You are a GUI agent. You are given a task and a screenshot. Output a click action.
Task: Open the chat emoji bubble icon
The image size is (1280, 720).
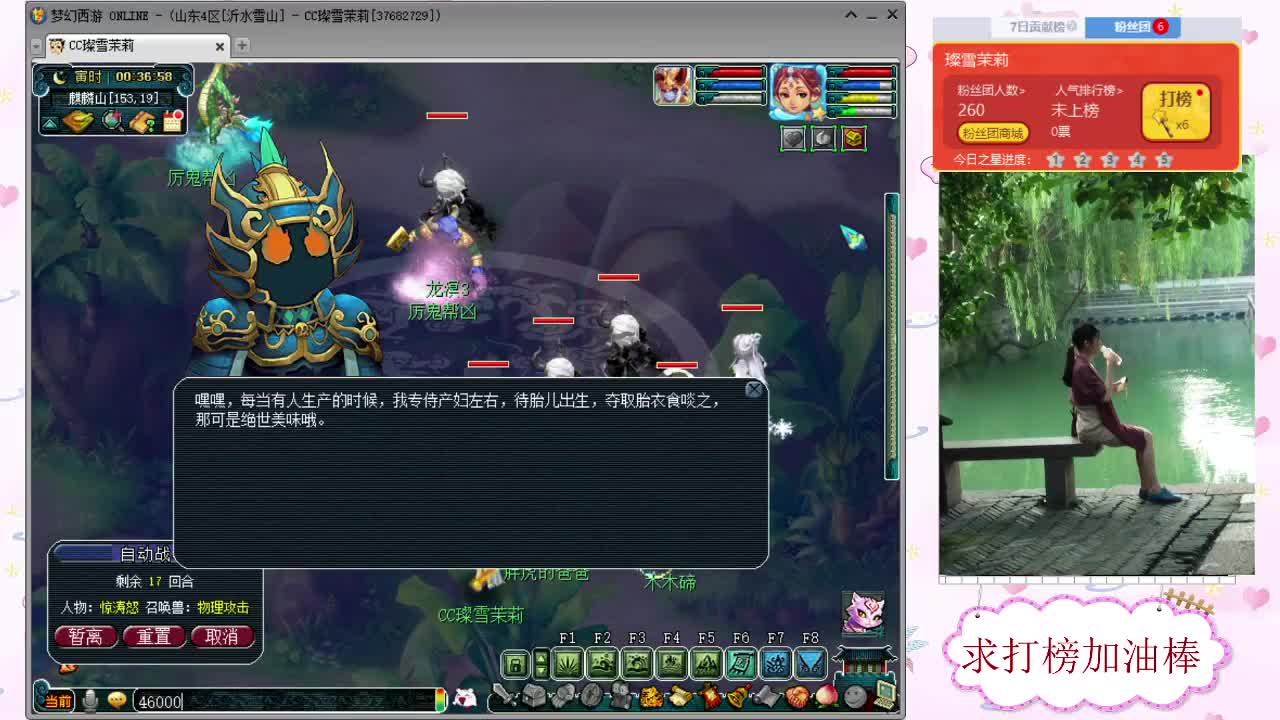tap(117, 700)
